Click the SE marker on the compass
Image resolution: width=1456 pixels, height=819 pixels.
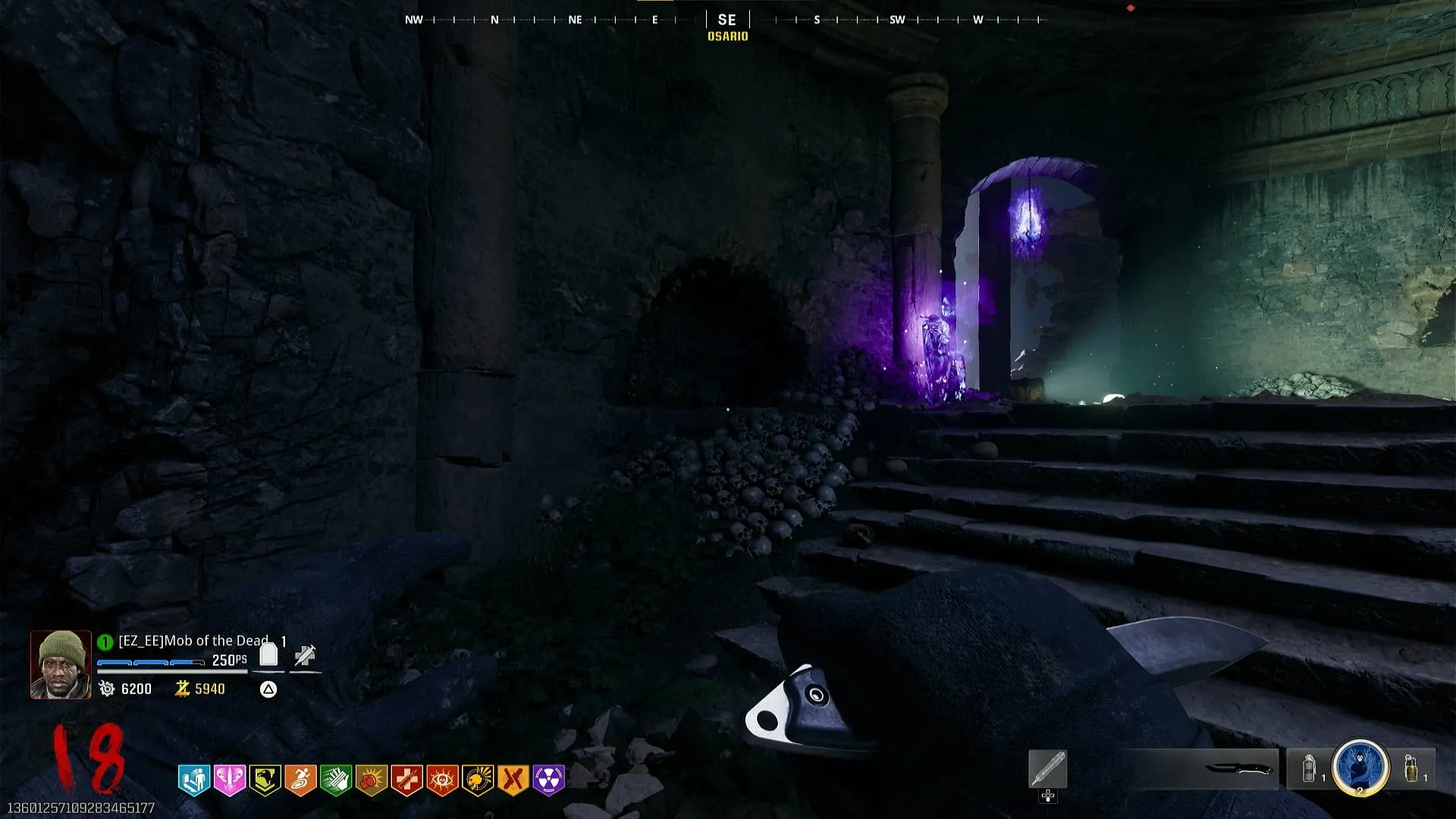coord(727,20)
